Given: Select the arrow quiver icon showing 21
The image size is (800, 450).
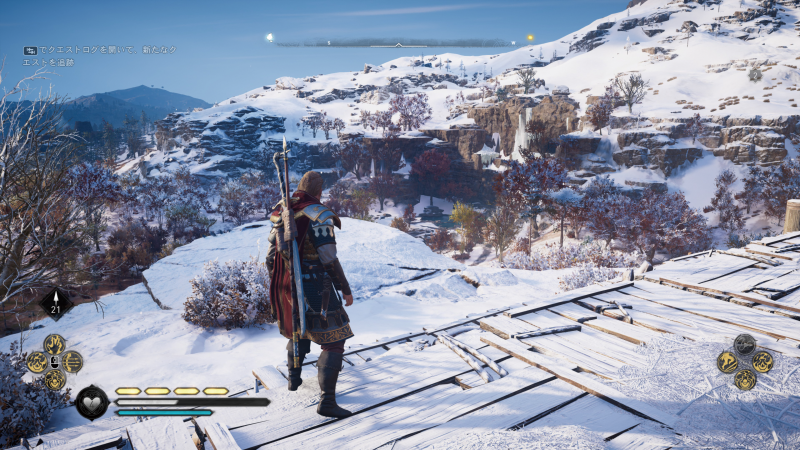Looking at the screenshot, I should pyautogui.click(x=55, y=303).
